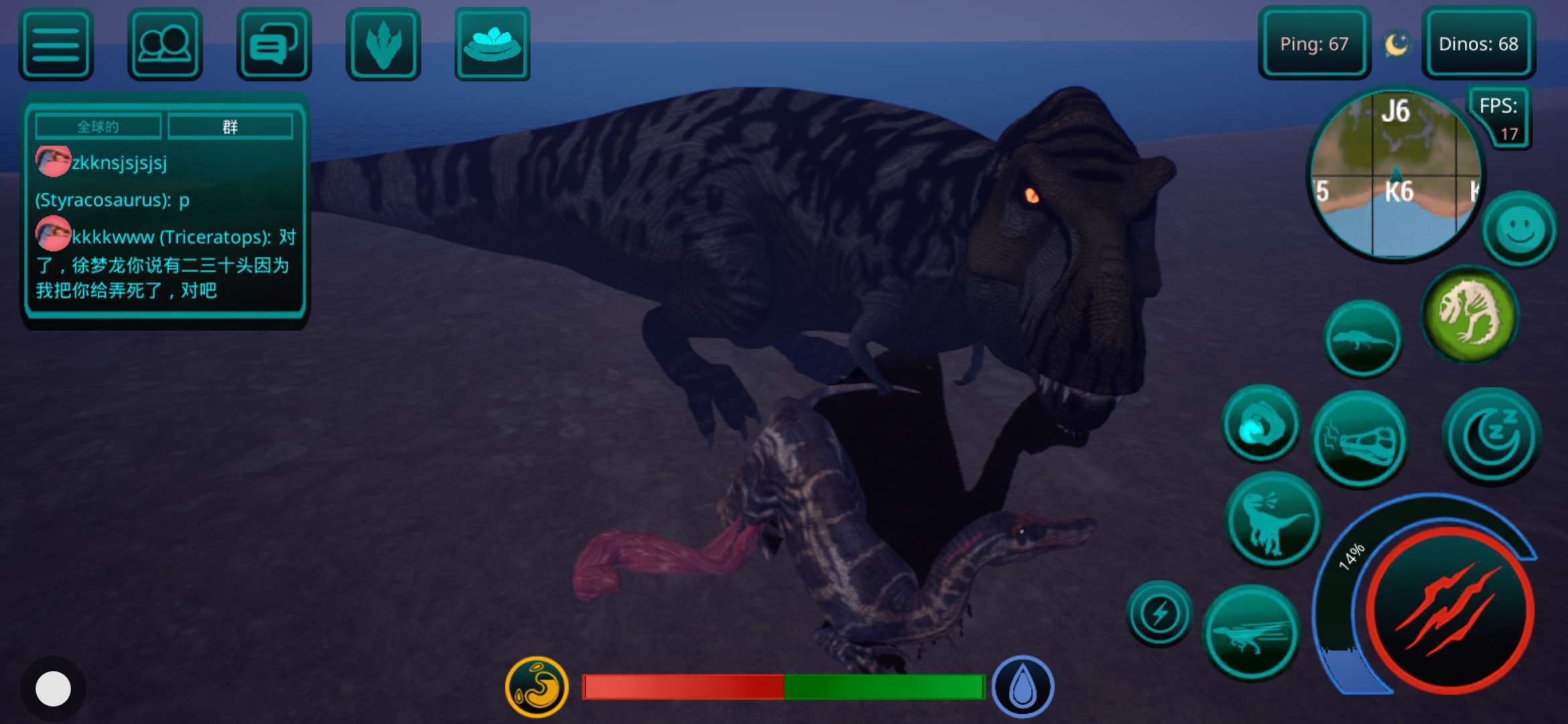Open the nest button

pos(493,44)
